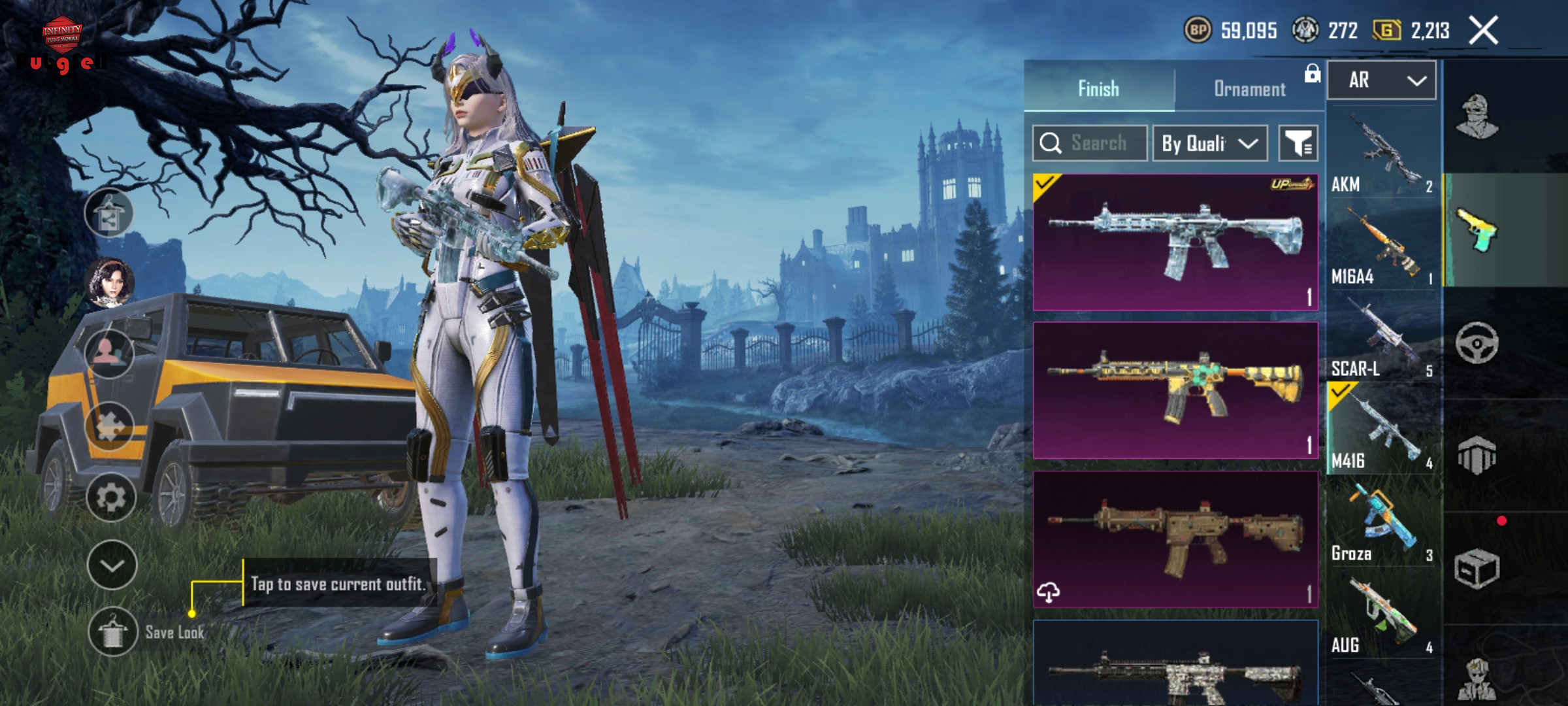
Task: Open the AR weapon type dropdown
Action: point(1382,80)
